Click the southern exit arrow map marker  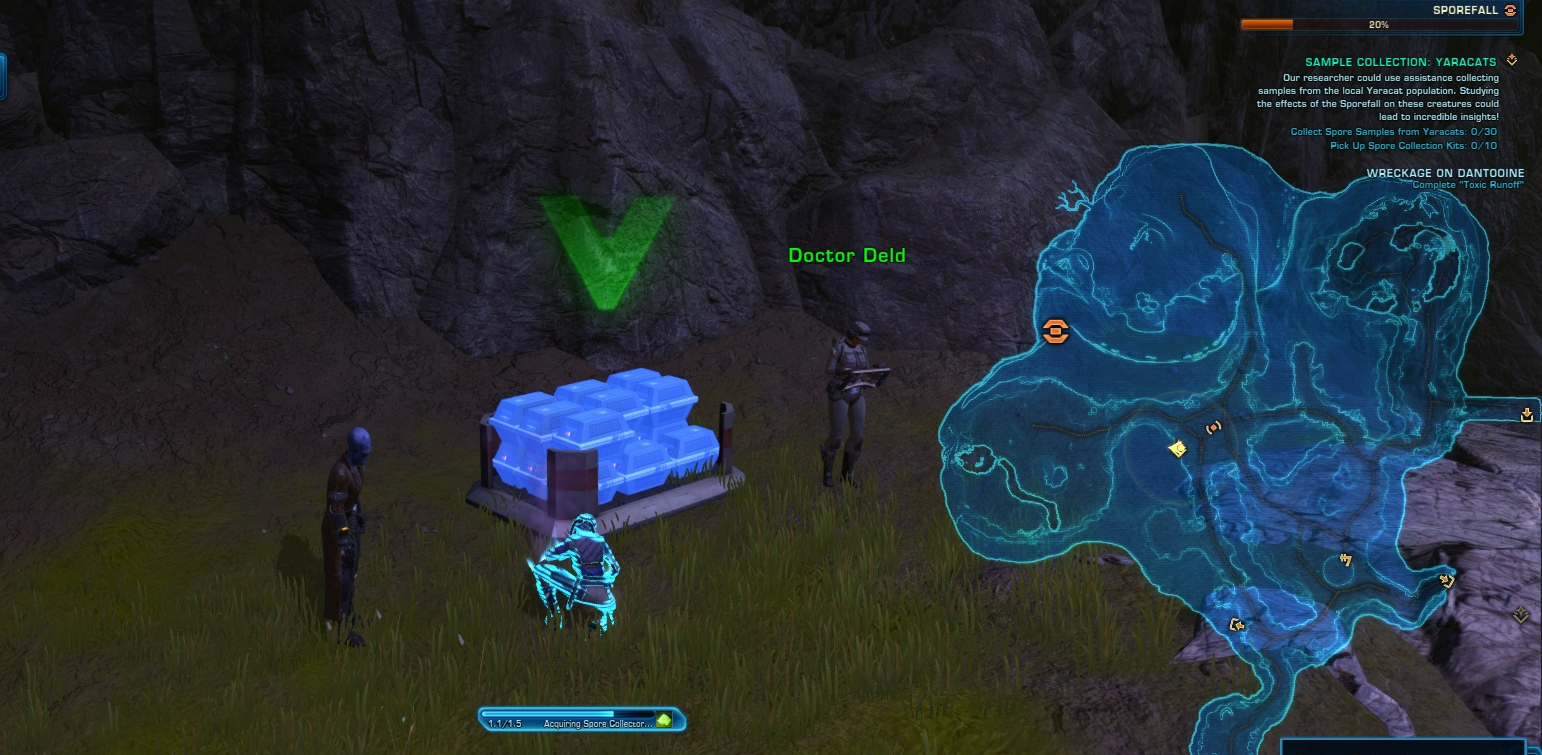click(1237, 626)
